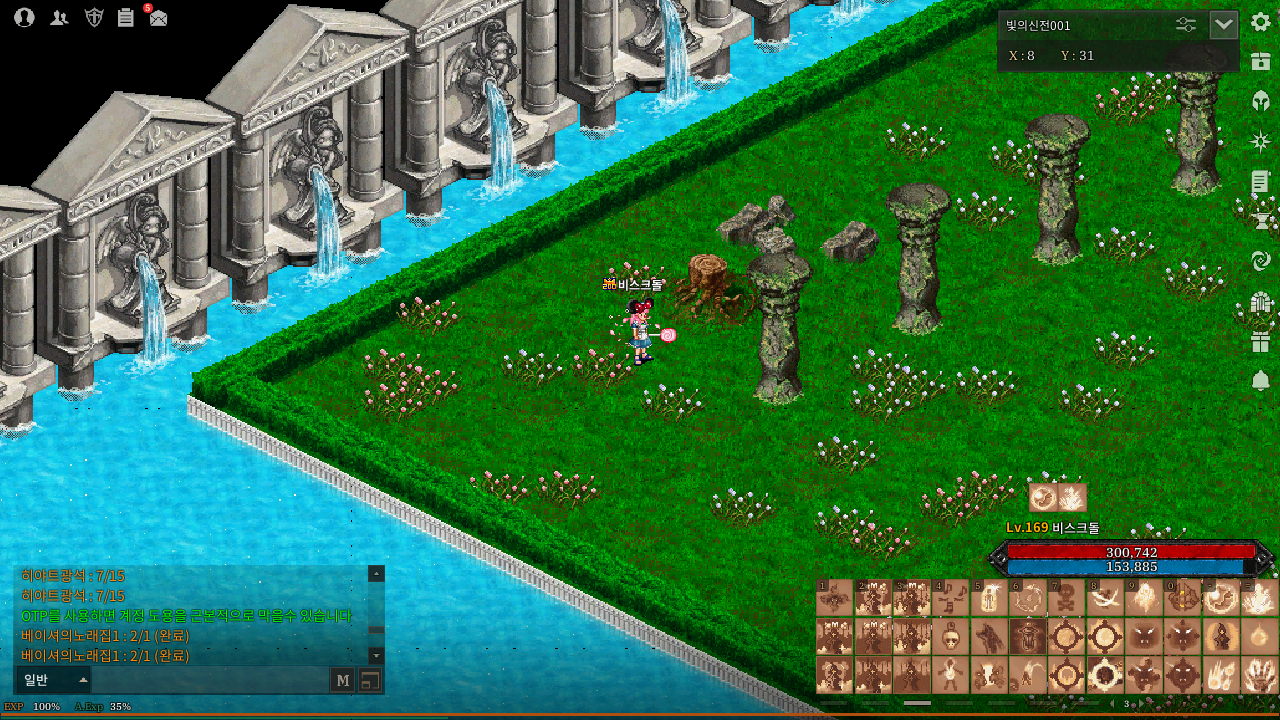Screen dimensions: 1280x720
Task: Open the inventory chest icon
Action: click(x=1260, y=60)
